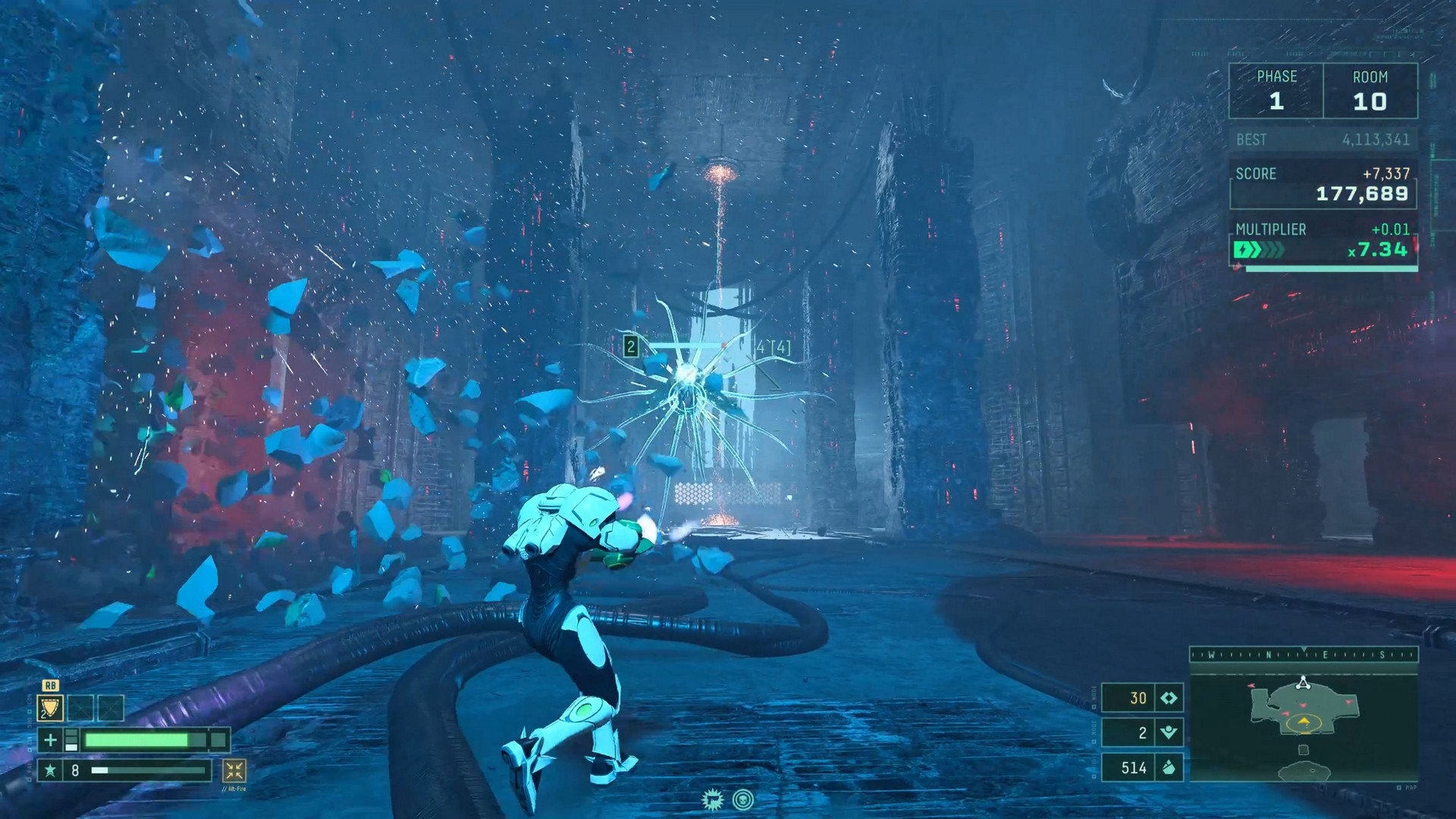Click the diamond currency icon beside 30
This screenshot has height=819, width=1456.
pyautogui.click(x=1168, y=697)
